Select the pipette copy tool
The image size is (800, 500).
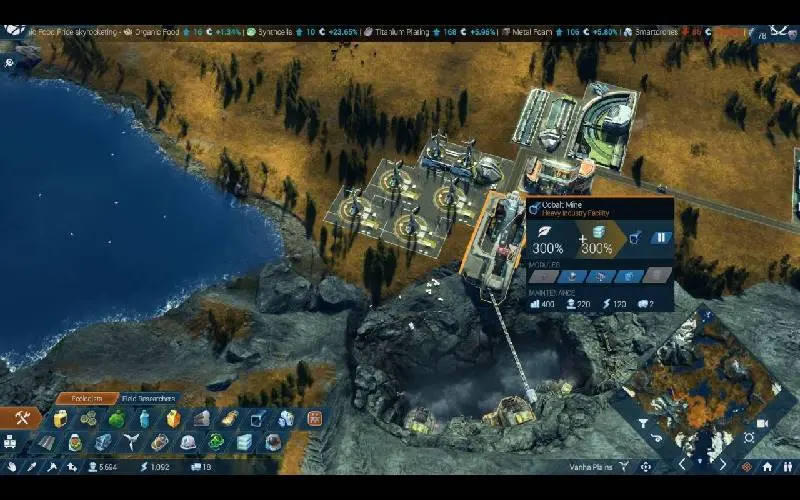(31, 466)
